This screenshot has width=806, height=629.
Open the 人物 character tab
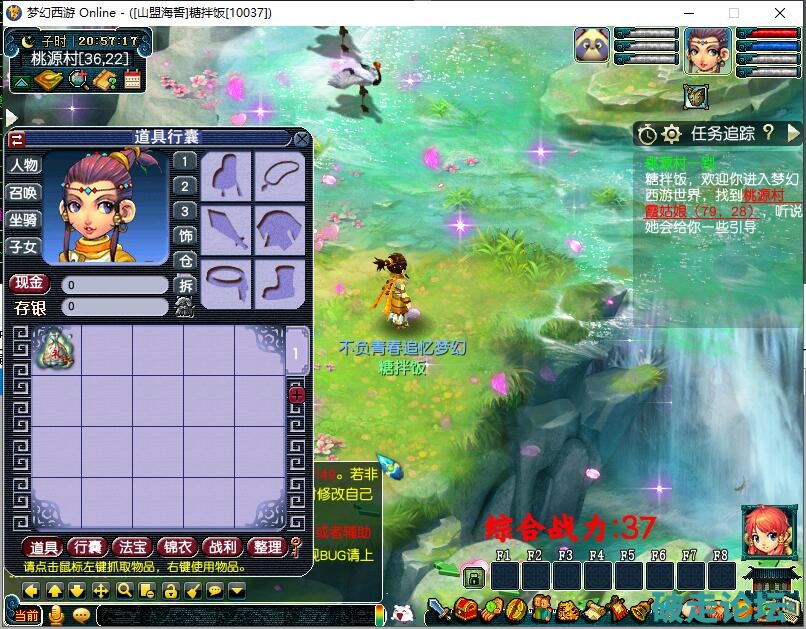[x=24, y=165]
